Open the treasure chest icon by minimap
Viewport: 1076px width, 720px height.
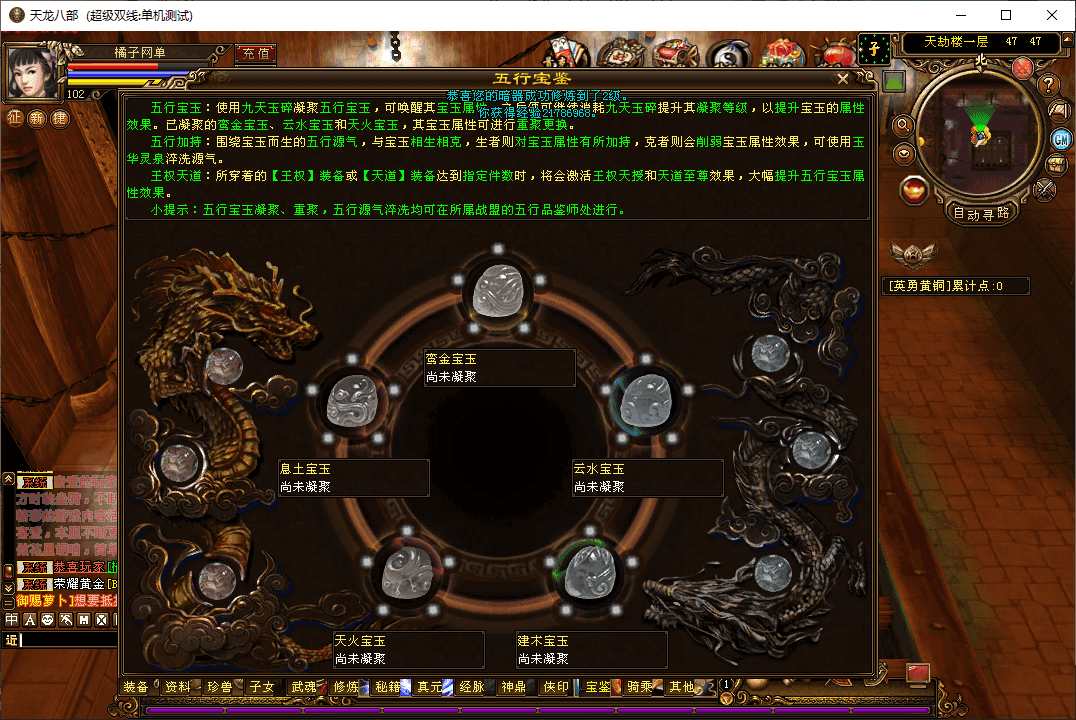pos(1056,165)
